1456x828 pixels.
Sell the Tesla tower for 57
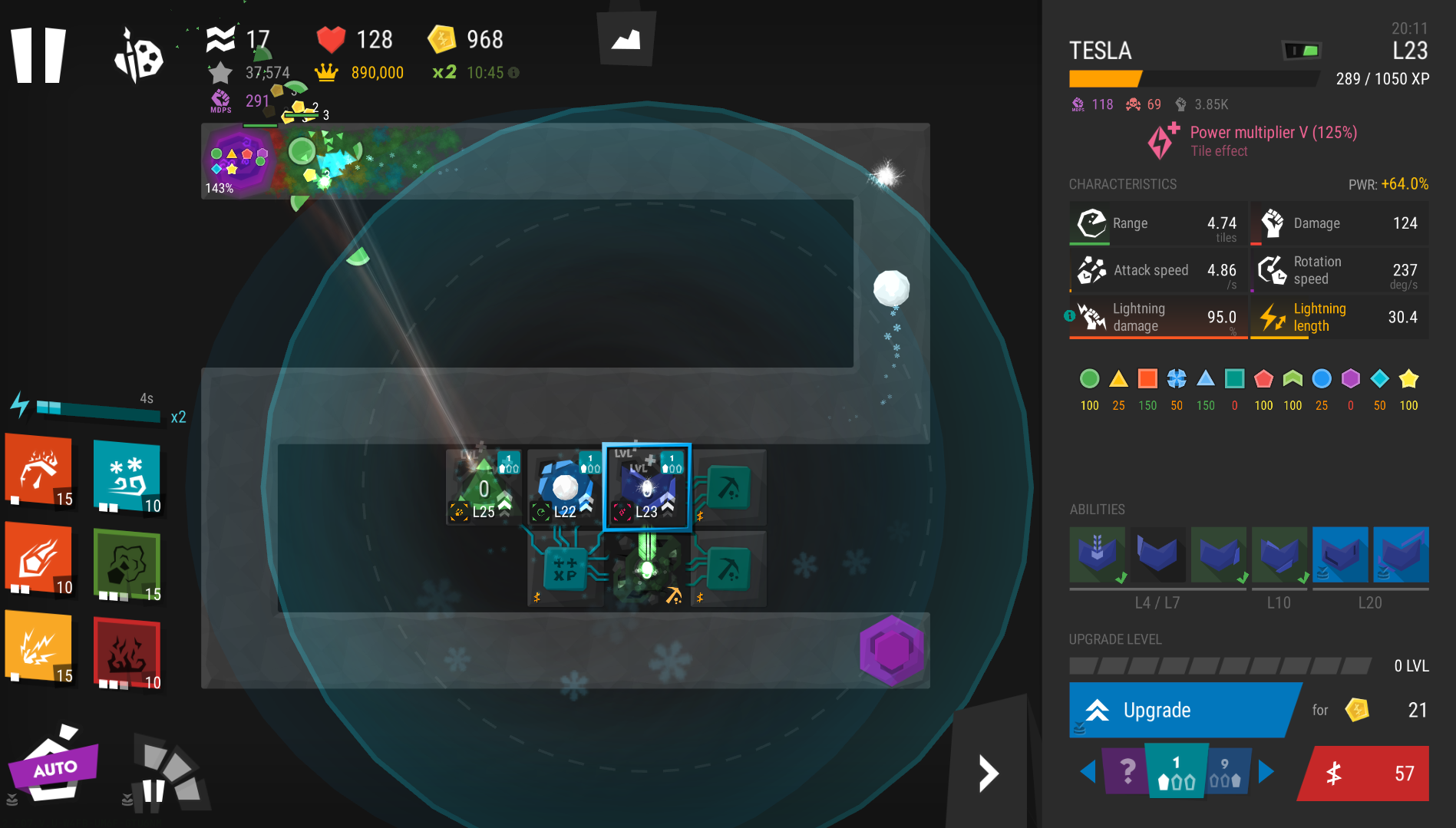[1365, 774]
